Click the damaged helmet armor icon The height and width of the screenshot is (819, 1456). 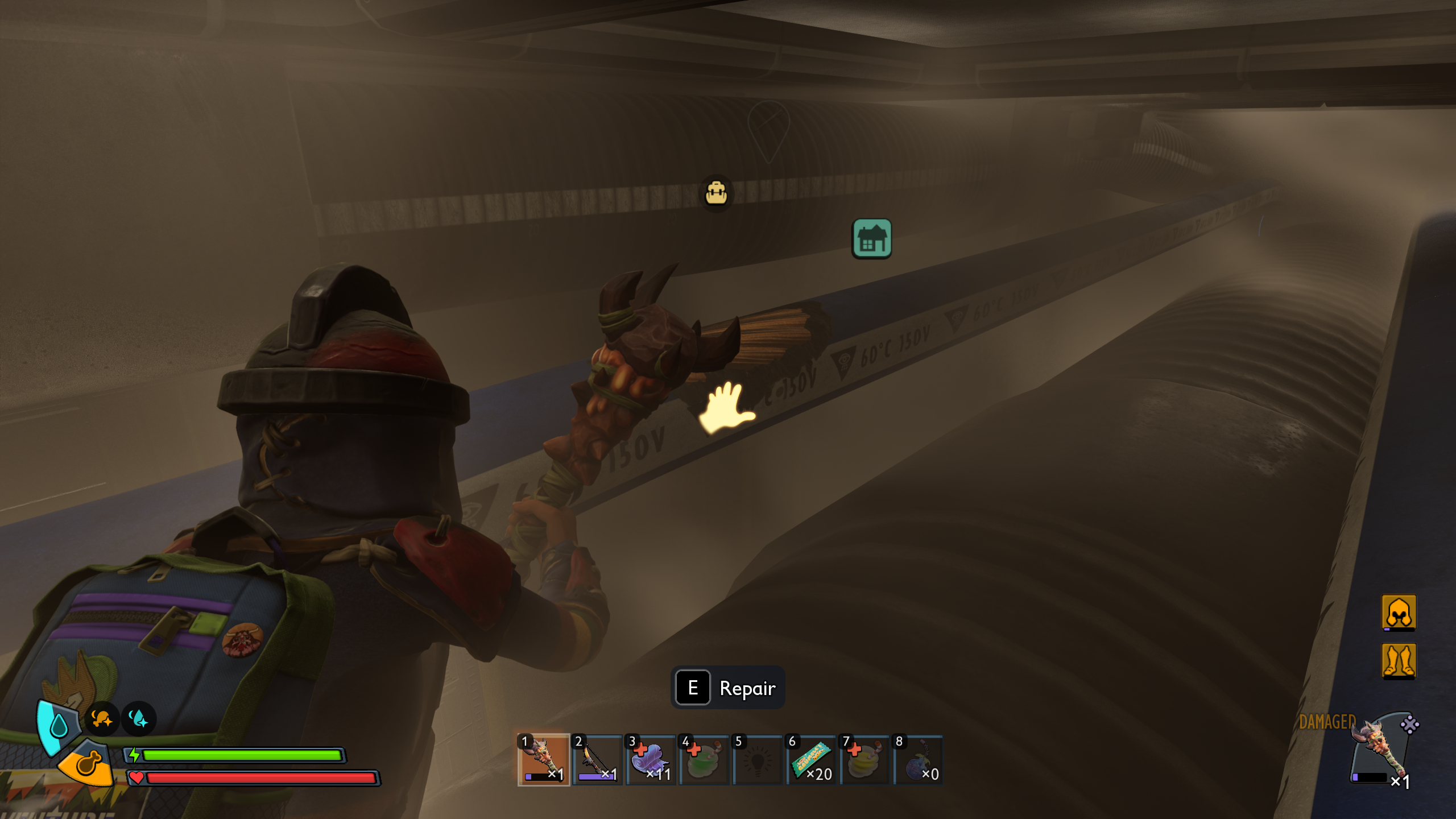(x=1399, y=613)
